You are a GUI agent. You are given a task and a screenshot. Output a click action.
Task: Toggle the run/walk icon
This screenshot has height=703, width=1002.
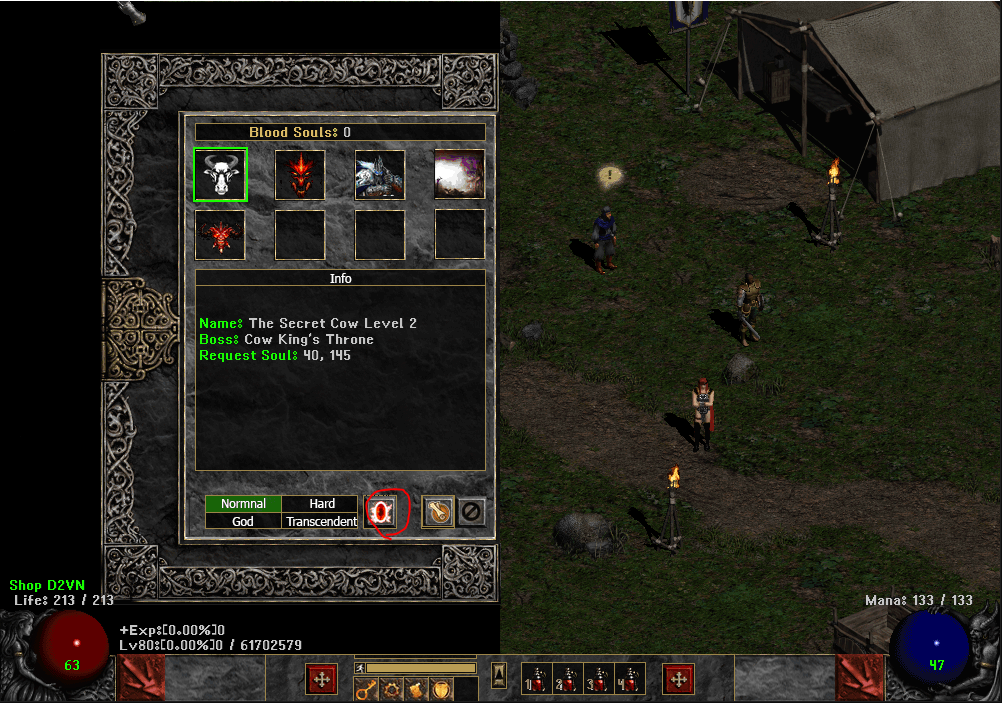[x=360, y=667]
